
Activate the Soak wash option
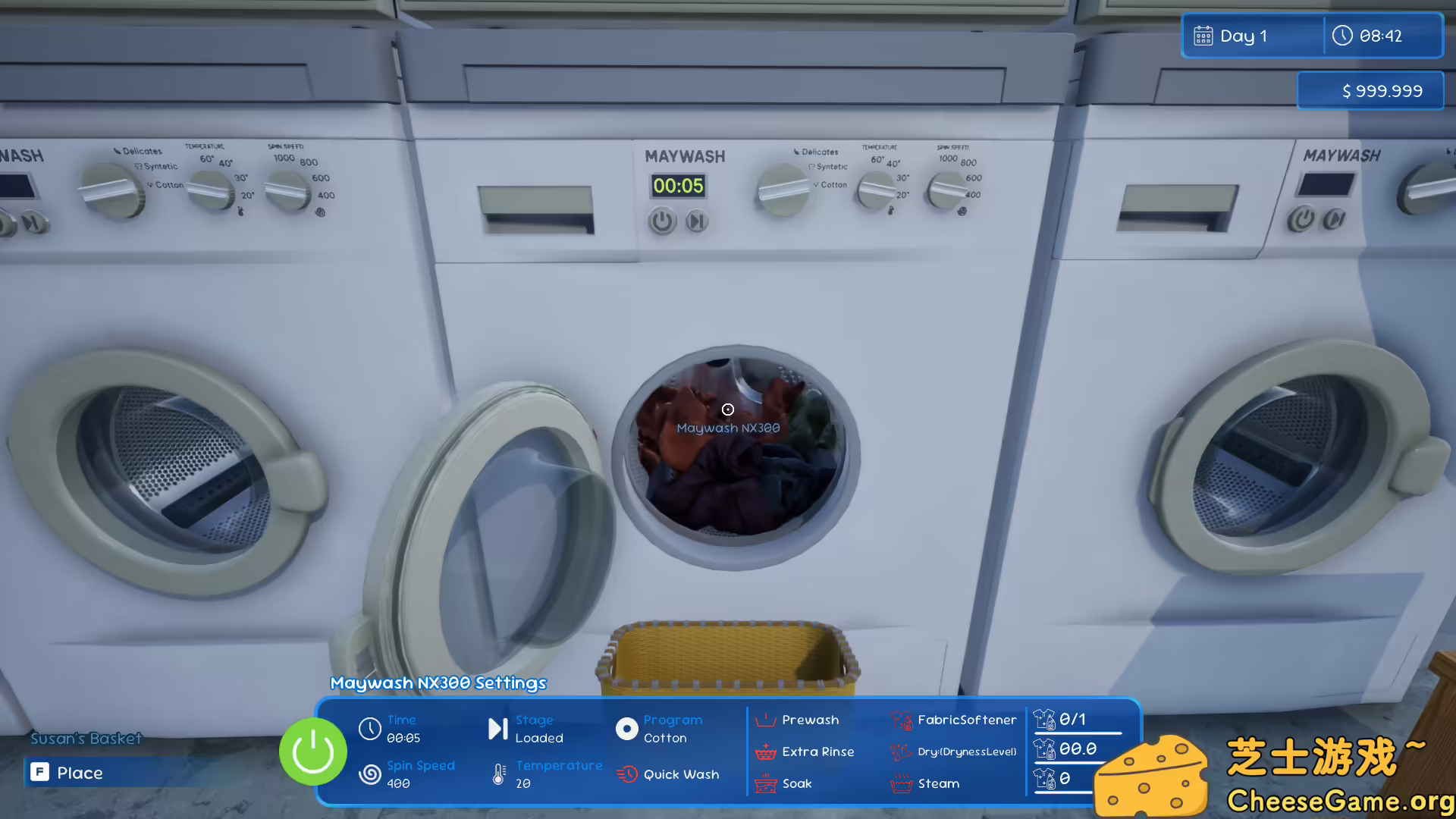coord(766,783)
